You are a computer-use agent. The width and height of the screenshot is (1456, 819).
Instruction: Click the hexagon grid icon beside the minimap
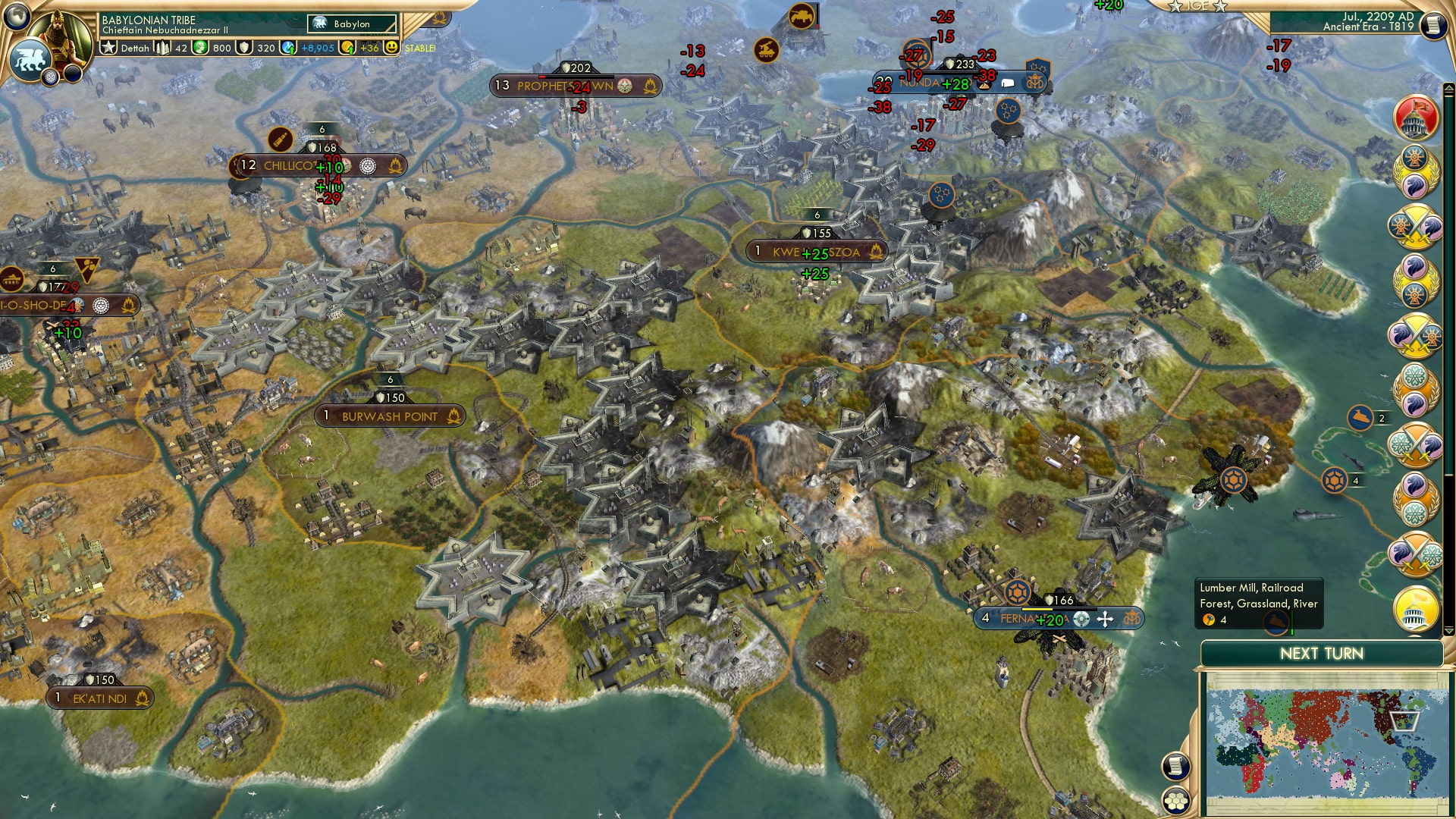[x=1176, y=801]
